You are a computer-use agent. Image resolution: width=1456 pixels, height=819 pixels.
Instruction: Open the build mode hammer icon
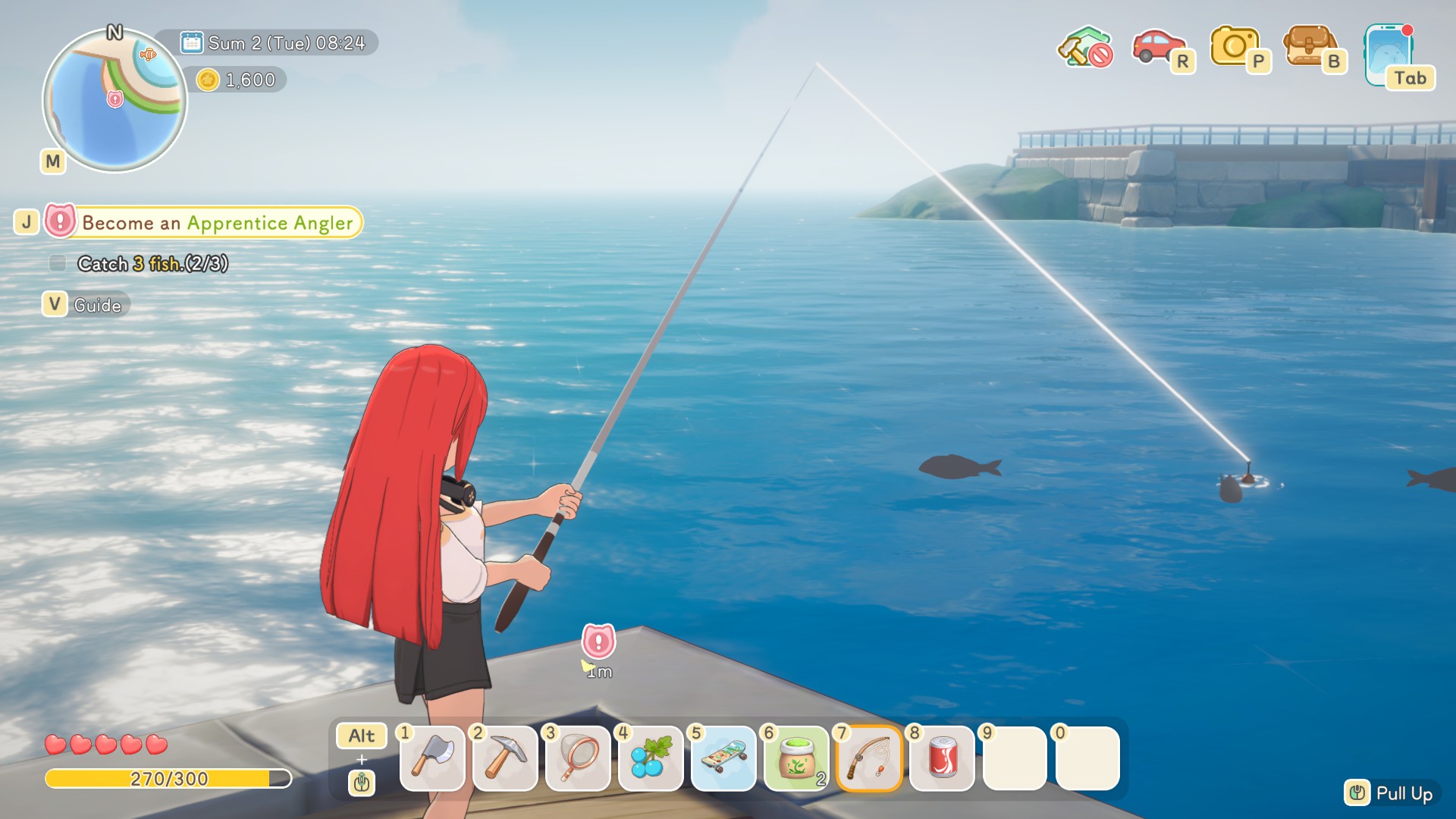point(1084,49)
